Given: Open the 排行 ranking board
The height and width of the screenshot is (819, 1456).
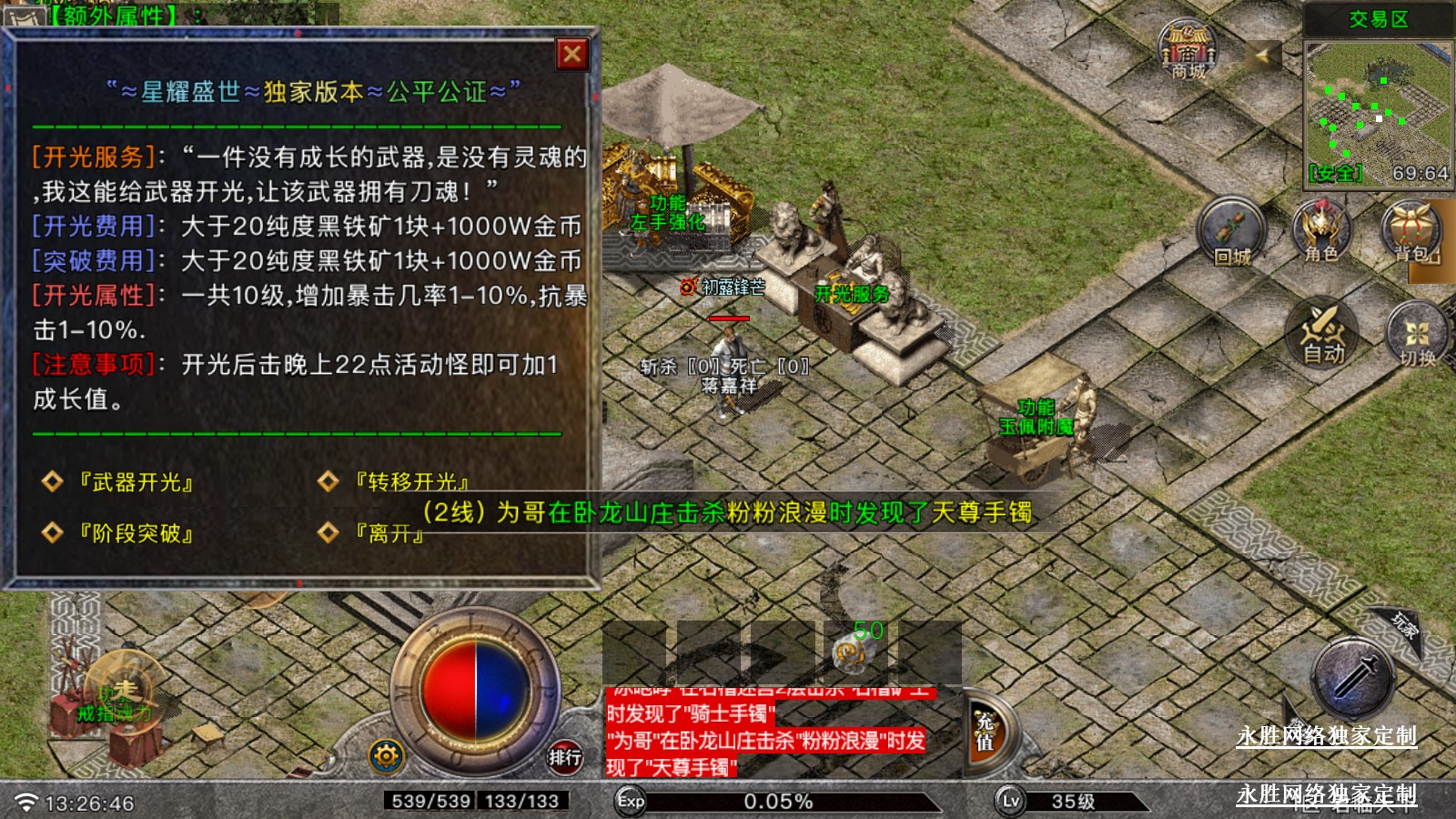Looking at the screenshot, I should (564, 756).
